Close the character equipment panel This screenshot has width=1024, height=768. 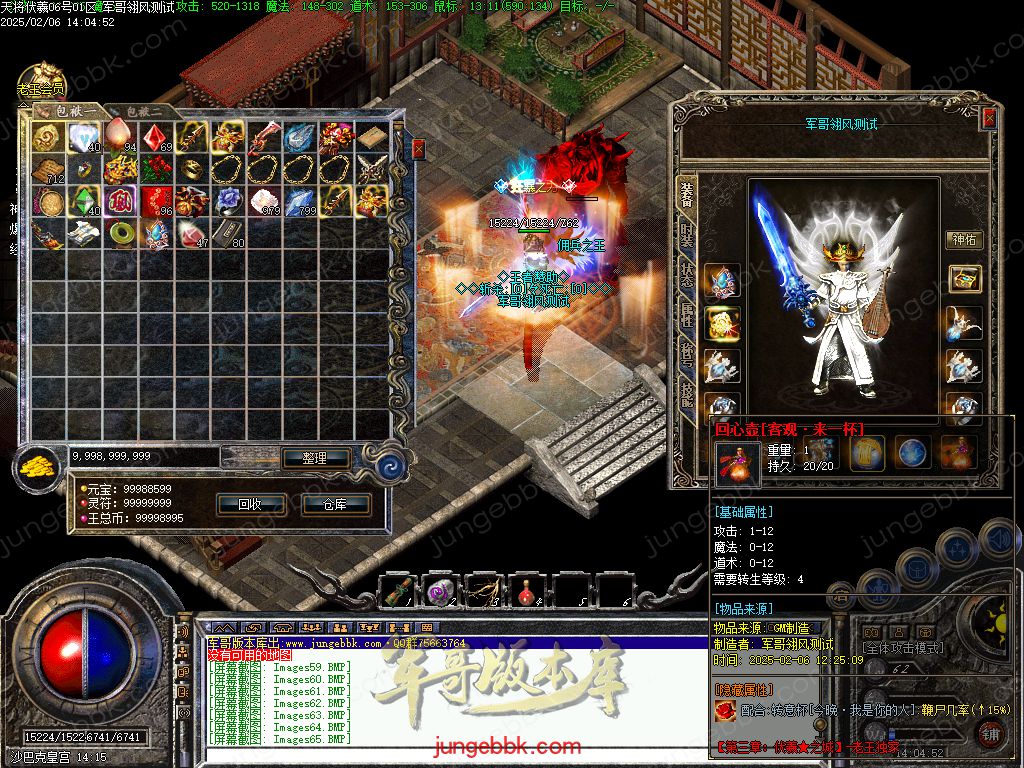point(989,118)
